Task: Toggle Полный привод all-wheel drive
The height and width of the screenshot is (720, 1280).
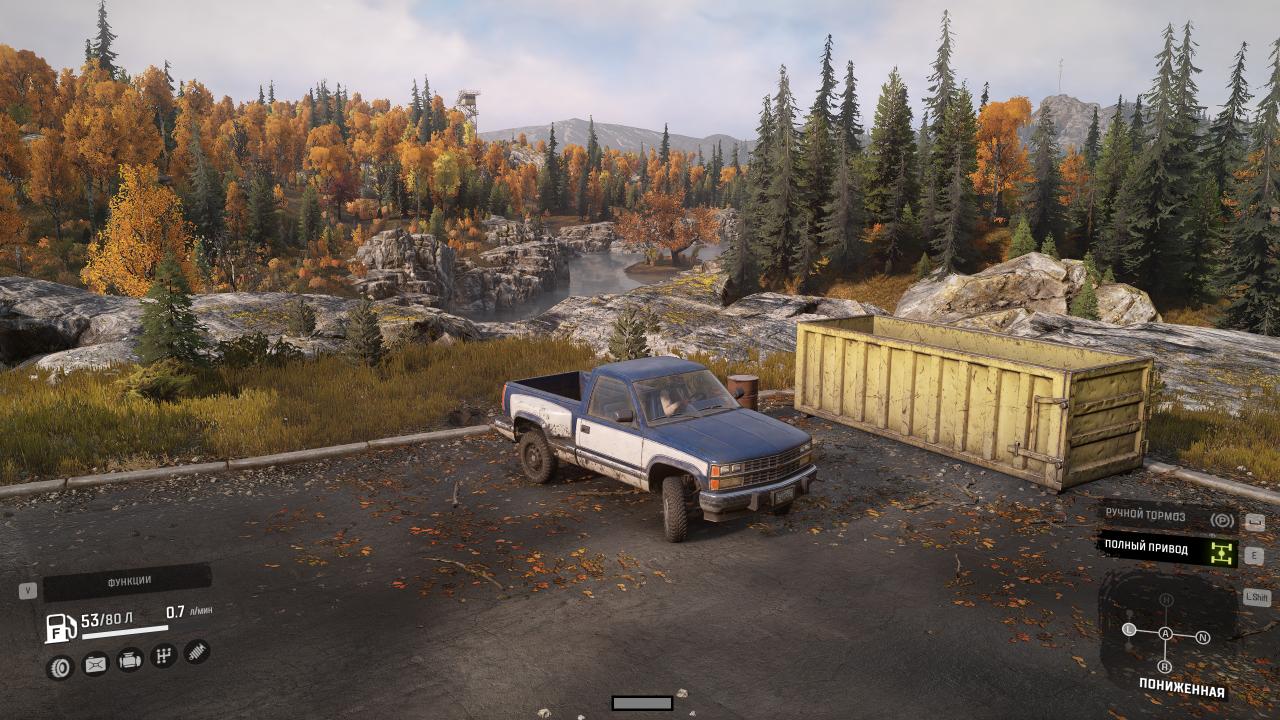Action: (x=1168, y=549)
